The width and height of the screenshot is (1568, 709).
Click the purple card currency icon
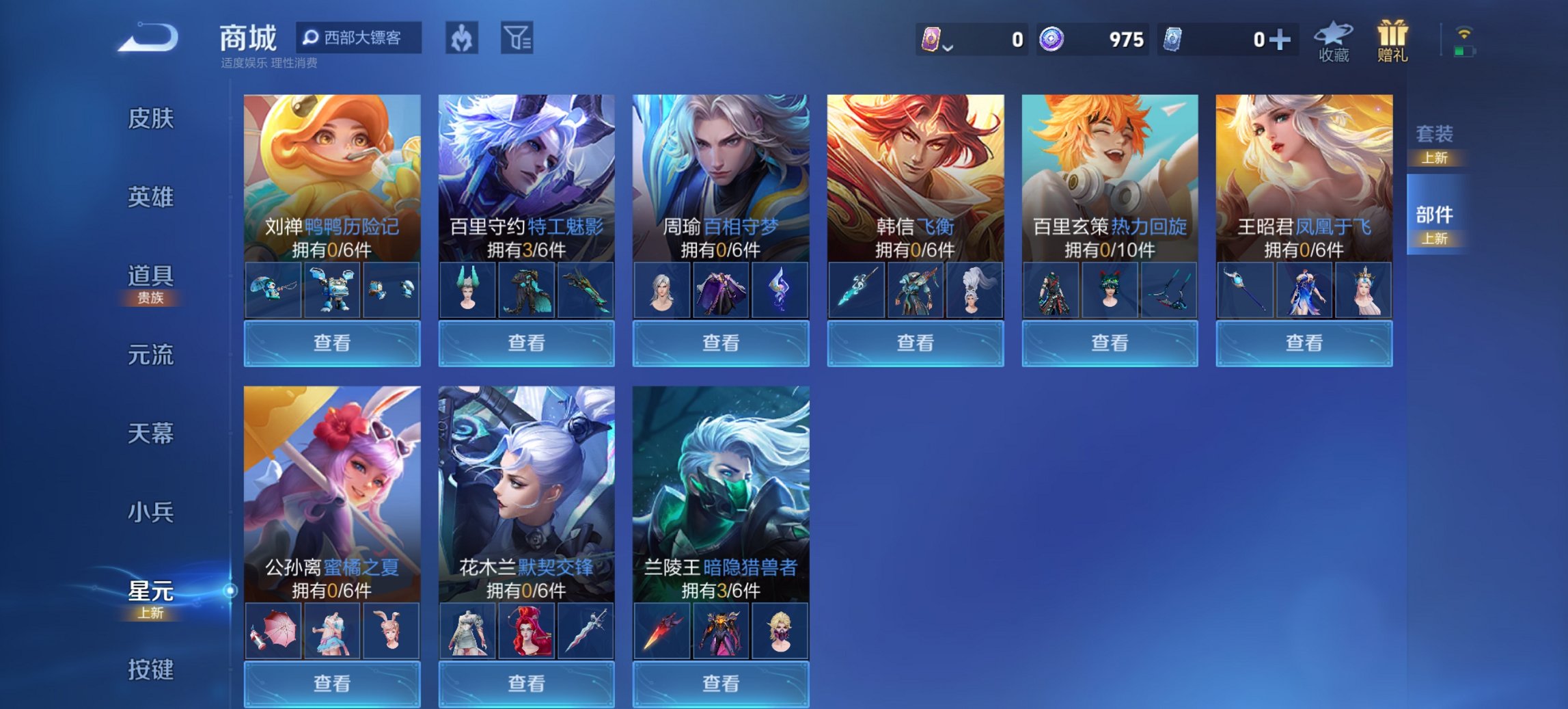(x=932, y=40)
